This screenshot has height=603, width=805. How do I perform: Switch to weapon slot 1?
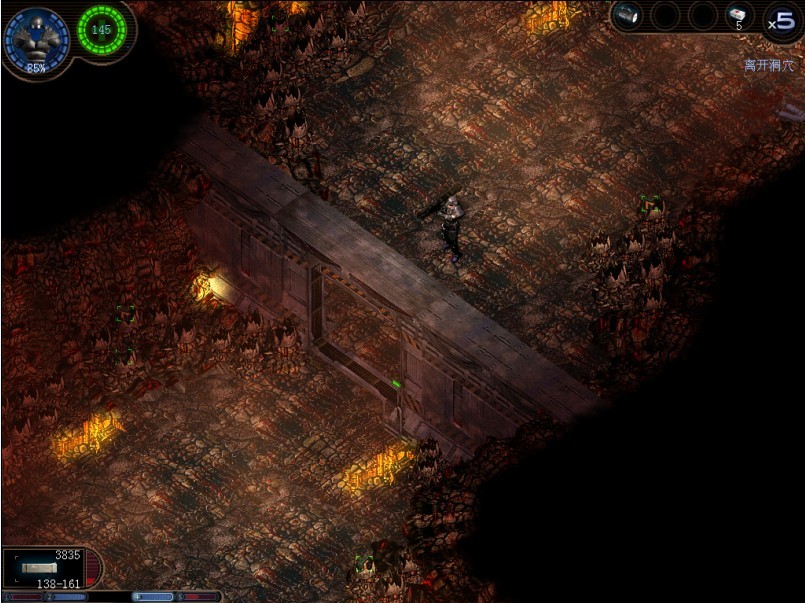tap(23, 597)
